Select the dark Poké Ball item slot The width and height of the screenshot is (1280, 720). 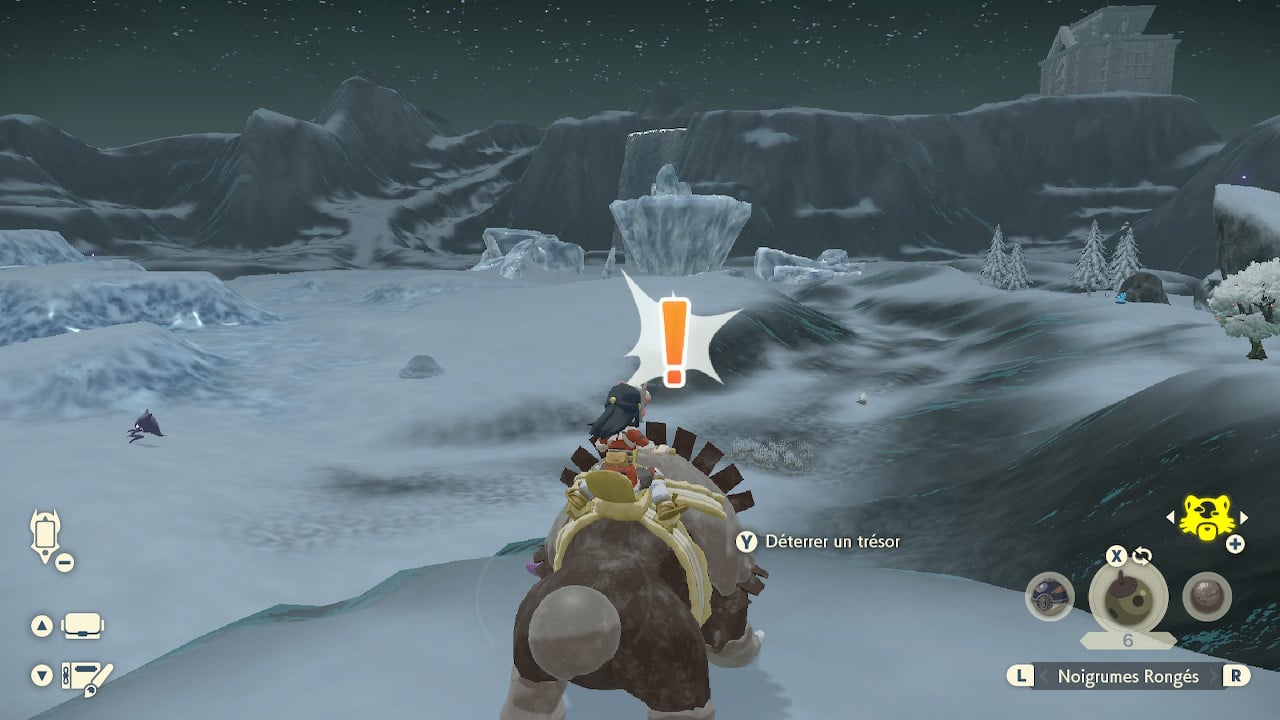click(x=1049, y=597)
